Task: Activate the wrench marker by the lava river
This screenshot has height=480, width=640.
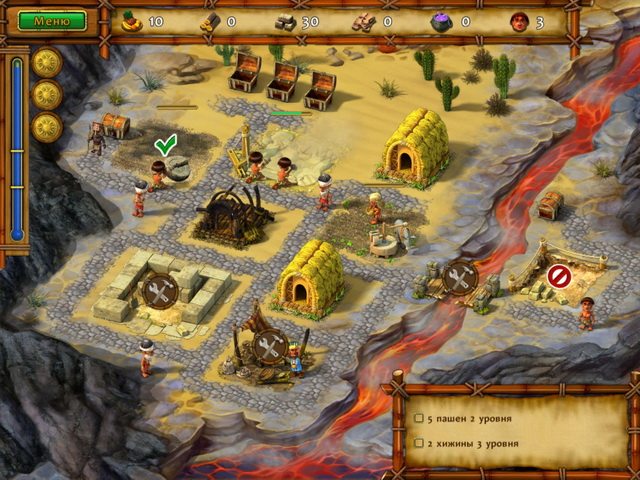Action: pos(460,278)
